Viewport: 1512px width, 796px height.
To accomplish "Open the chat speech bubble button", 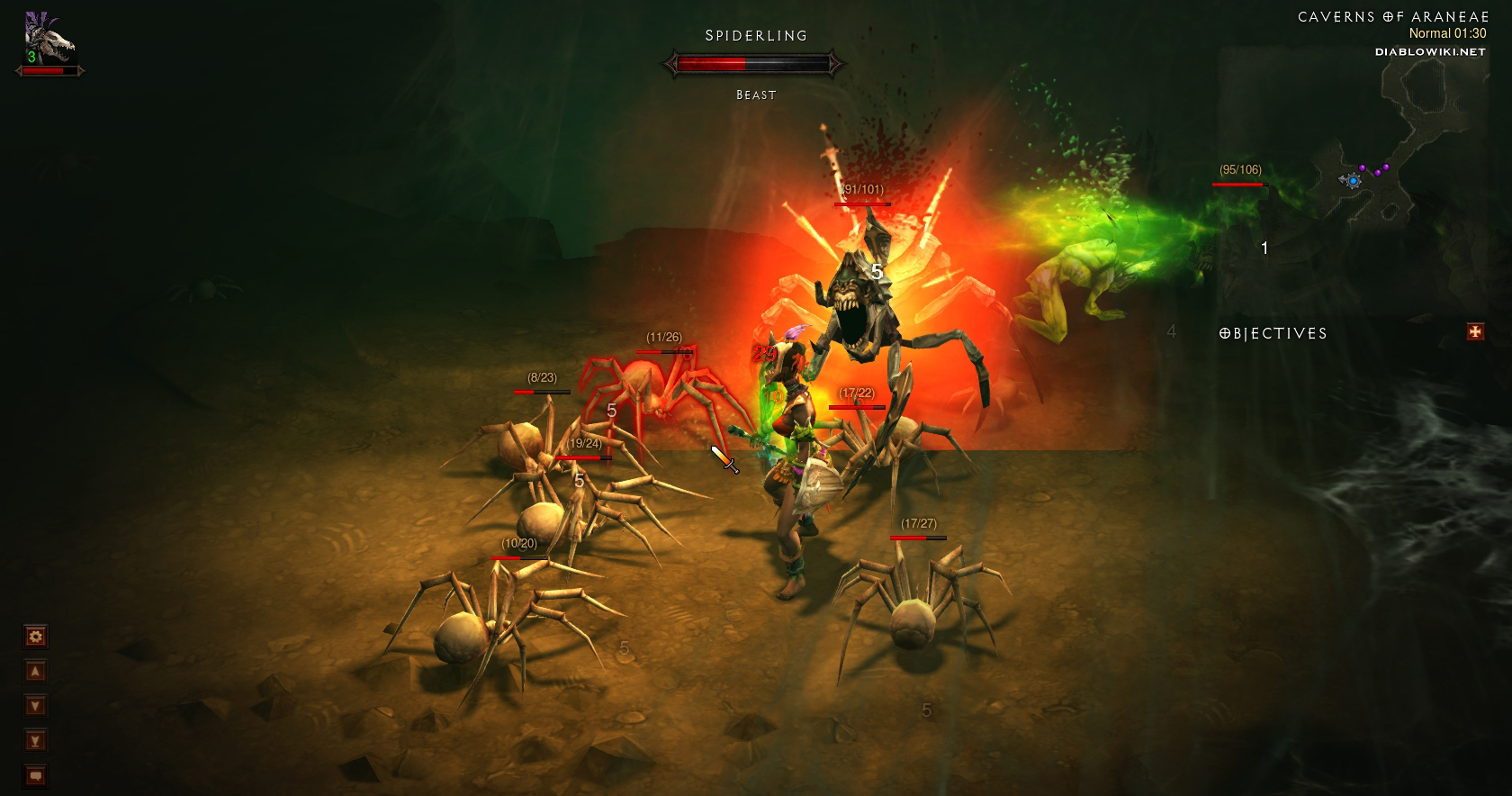I will click(35, 775).
